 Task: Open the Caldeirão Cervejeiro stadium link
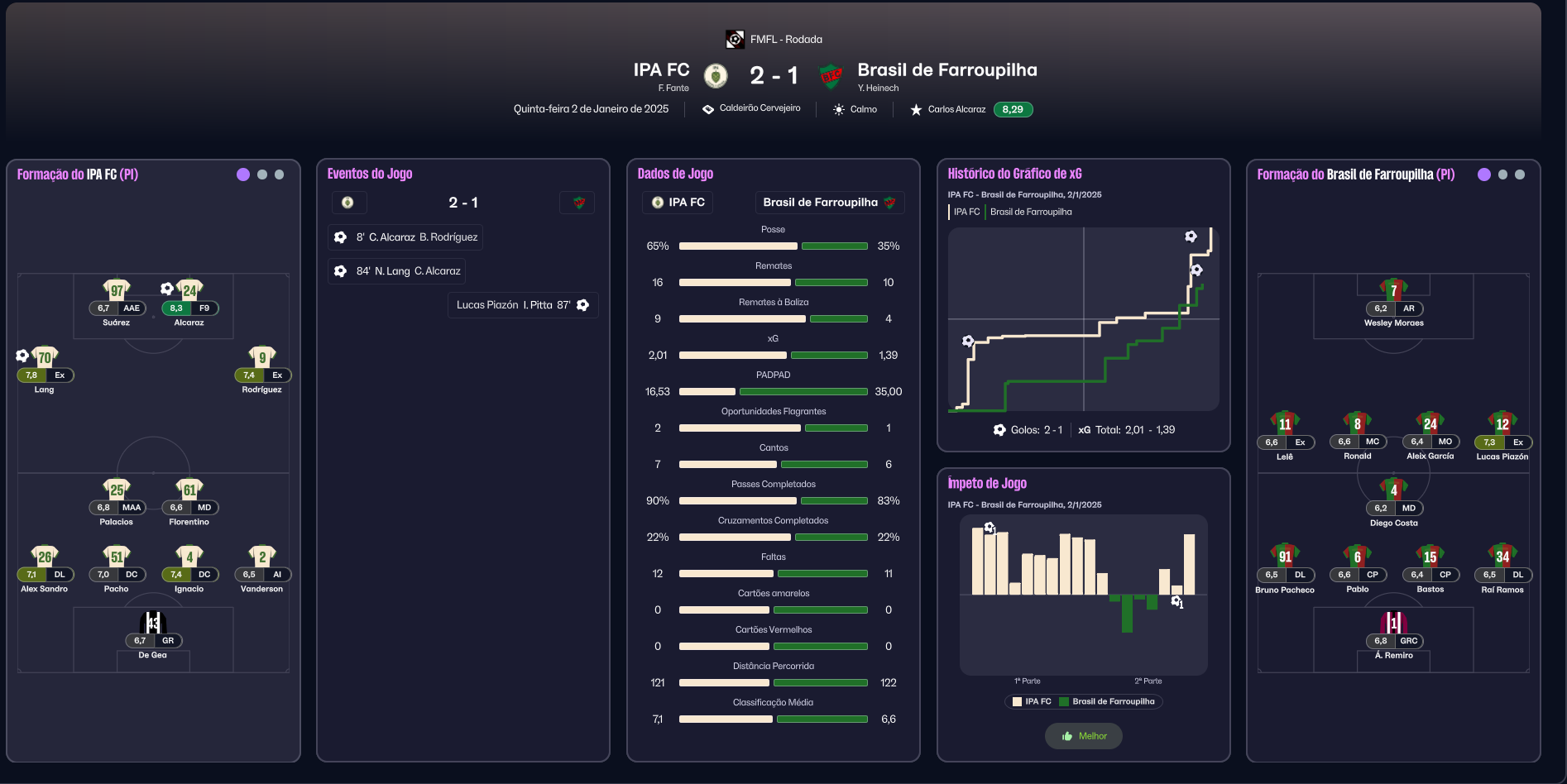coord(760,108)
